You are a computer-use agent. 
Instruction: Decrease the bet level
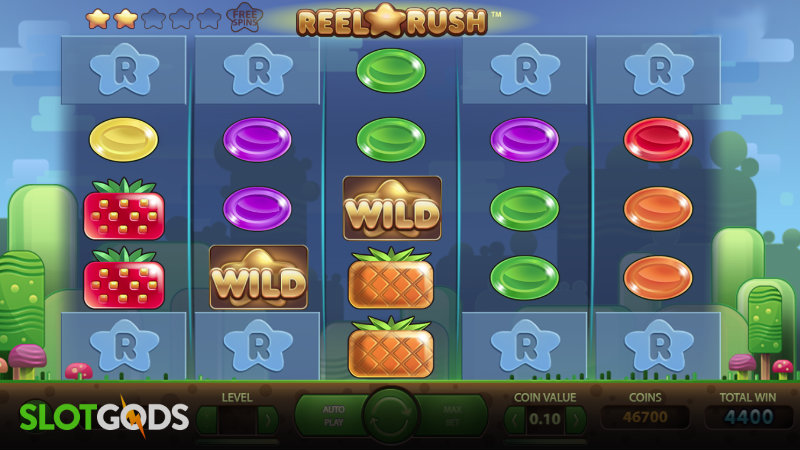[x=206, y=420]
